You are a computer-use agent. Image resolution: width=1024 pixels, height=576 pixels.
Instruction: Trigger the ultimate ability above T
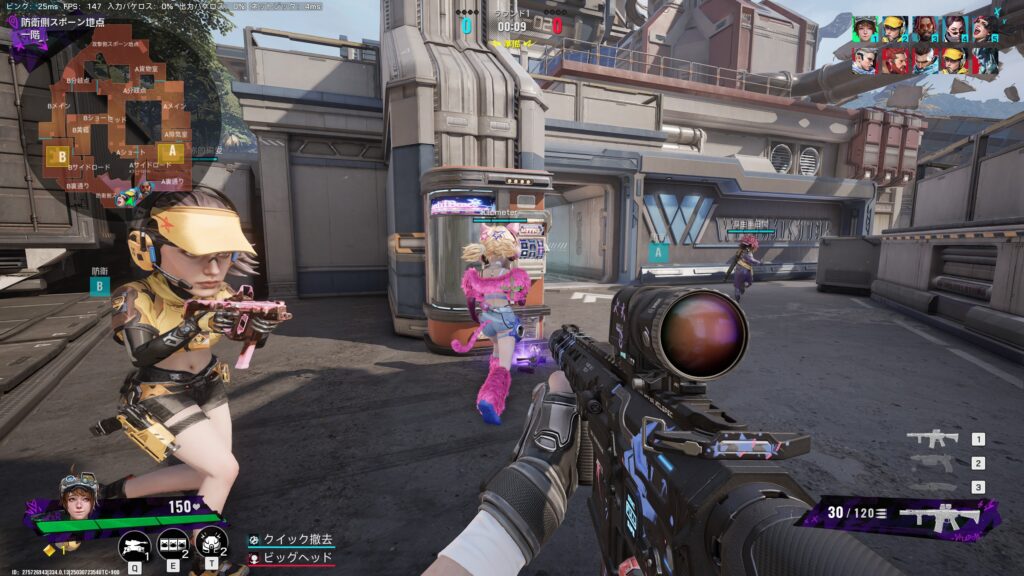tap(211, 543)
